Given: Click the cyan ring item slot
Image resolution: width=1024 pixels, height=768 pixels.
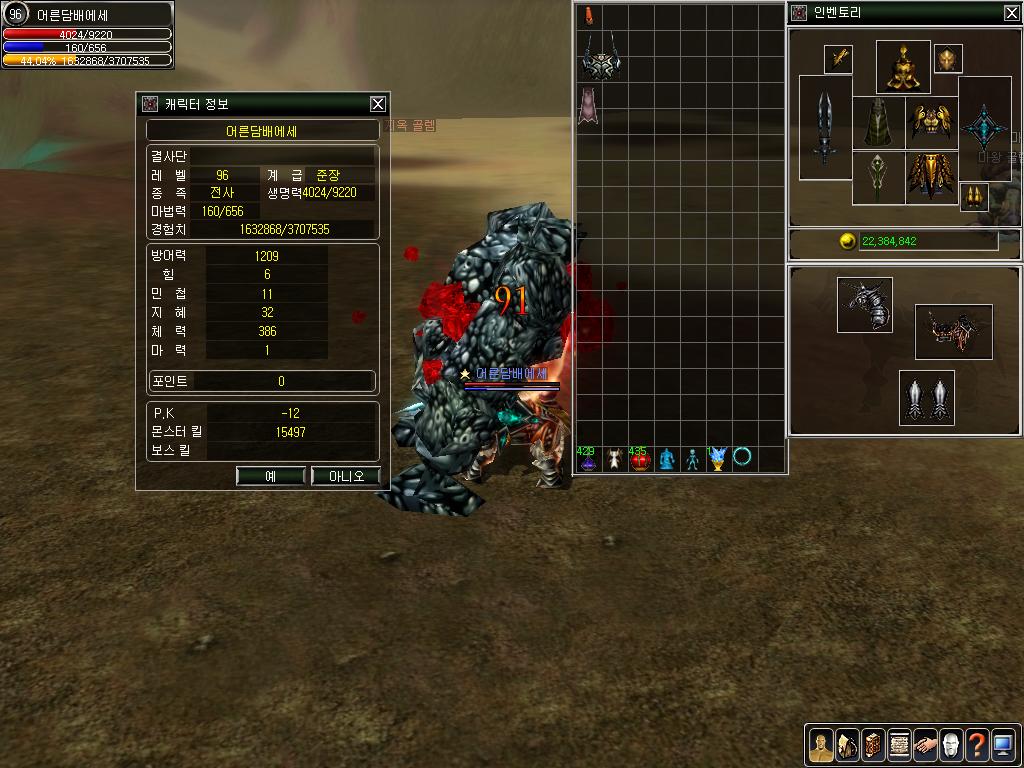Looking at the screenshot, I should [x=743, y=458].
